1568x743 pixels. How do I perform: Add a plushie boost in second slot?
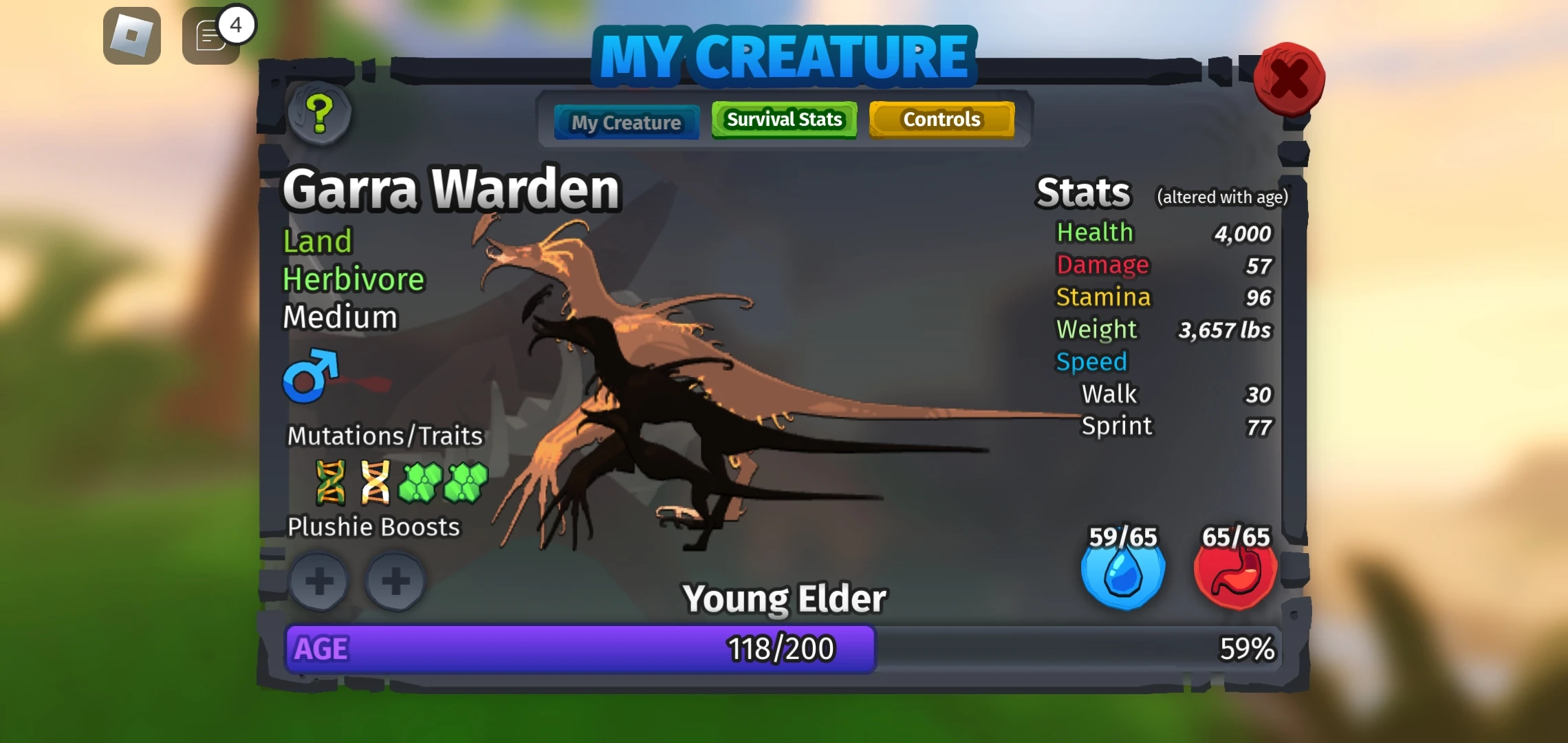coord(395,581)
